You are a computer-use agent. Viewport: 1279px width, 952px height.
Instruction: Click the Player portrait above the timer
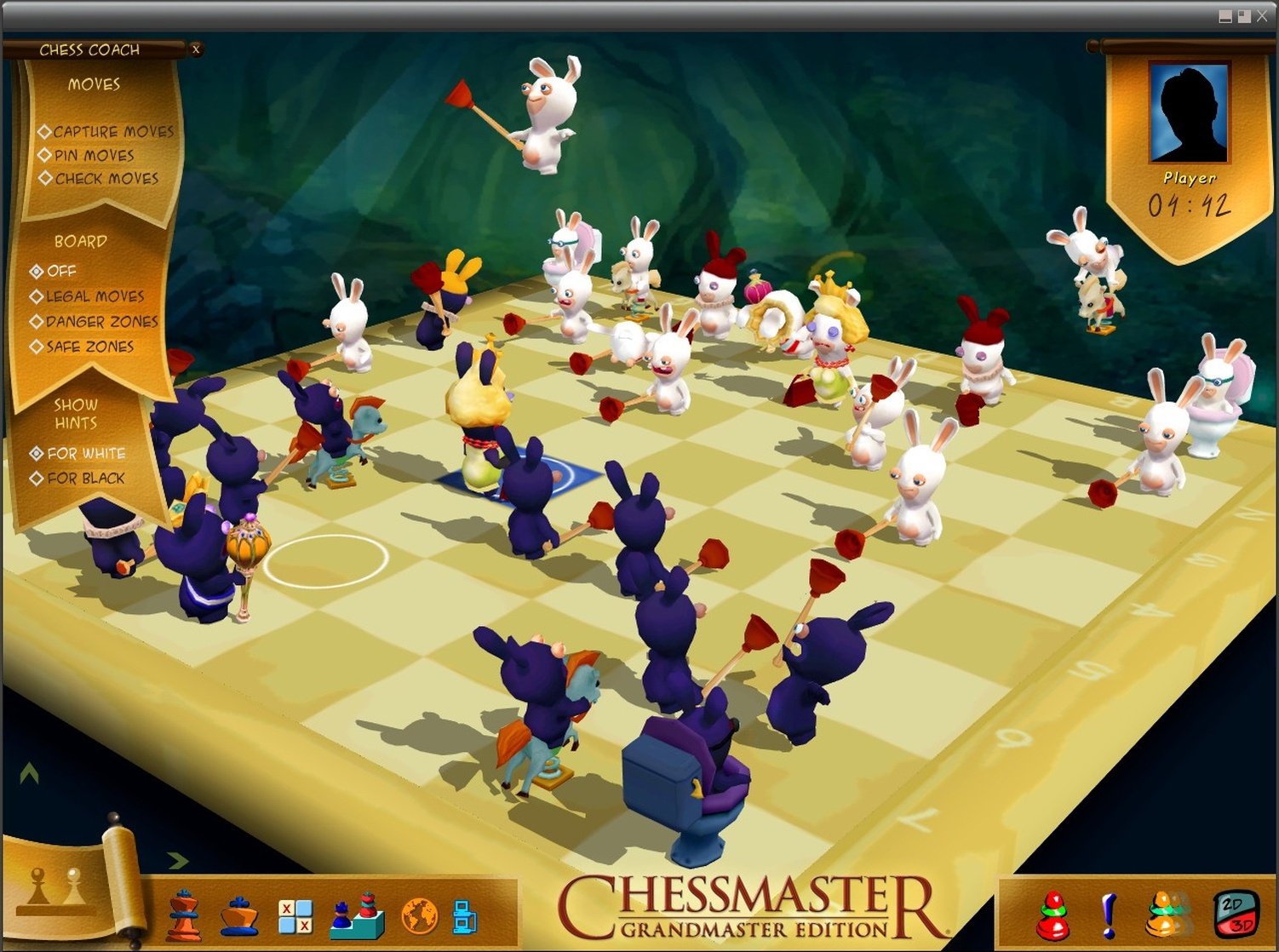click(1190, 113)
